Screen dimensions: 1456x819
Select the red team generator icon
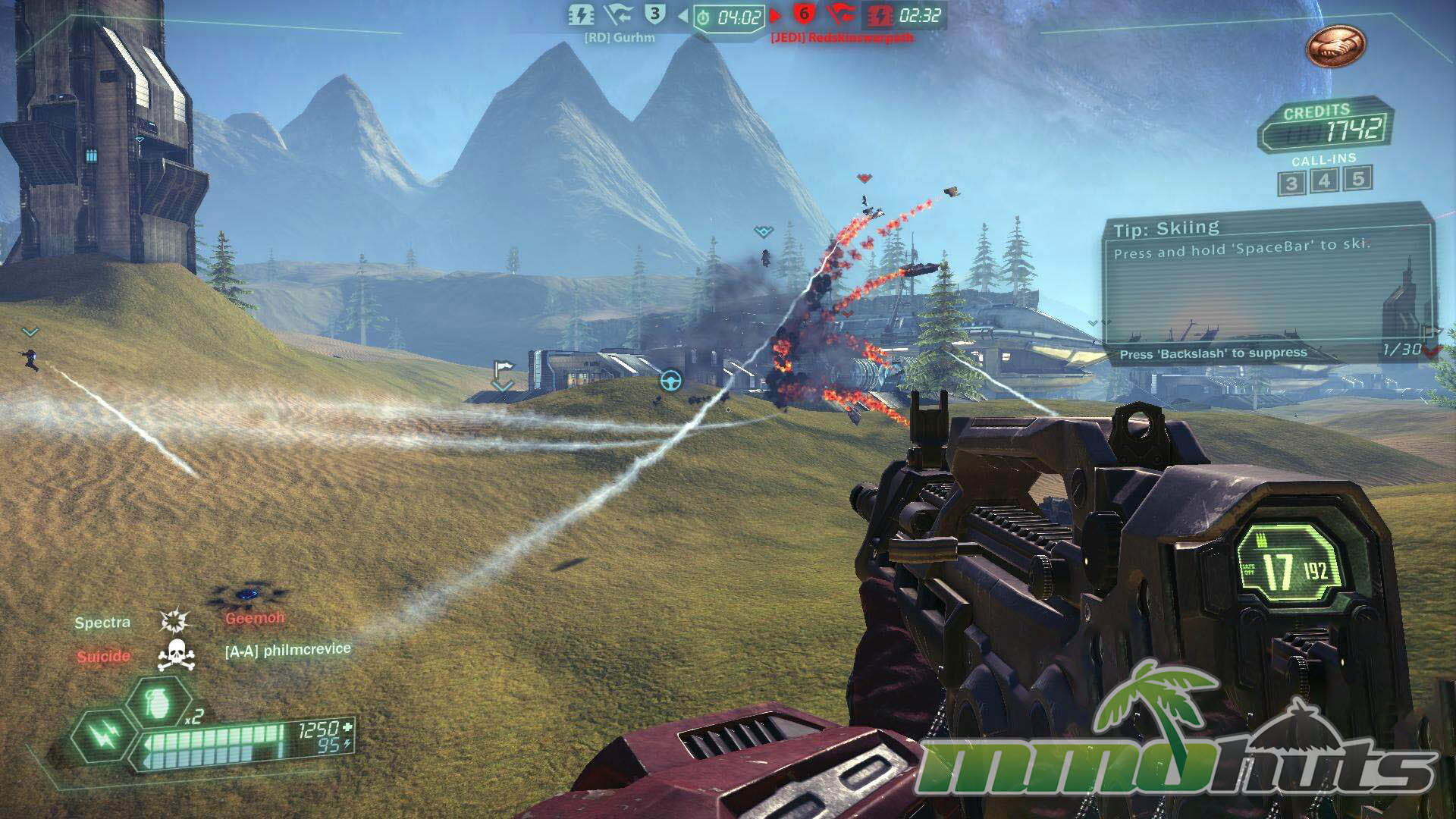tap(880, 15)
